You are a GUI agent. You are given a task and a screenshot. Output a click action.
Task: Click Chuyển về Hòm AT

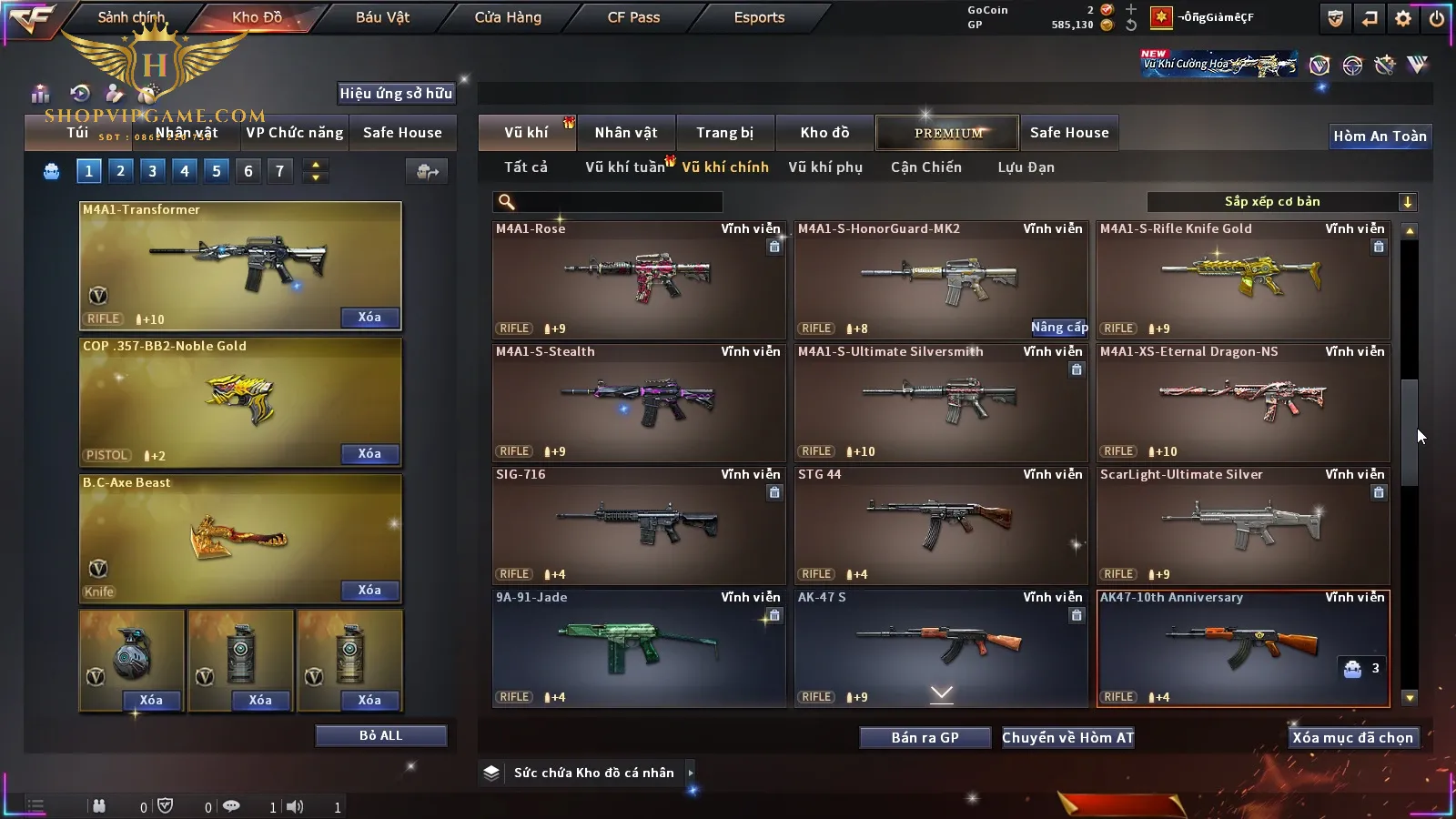(1068, 738)
